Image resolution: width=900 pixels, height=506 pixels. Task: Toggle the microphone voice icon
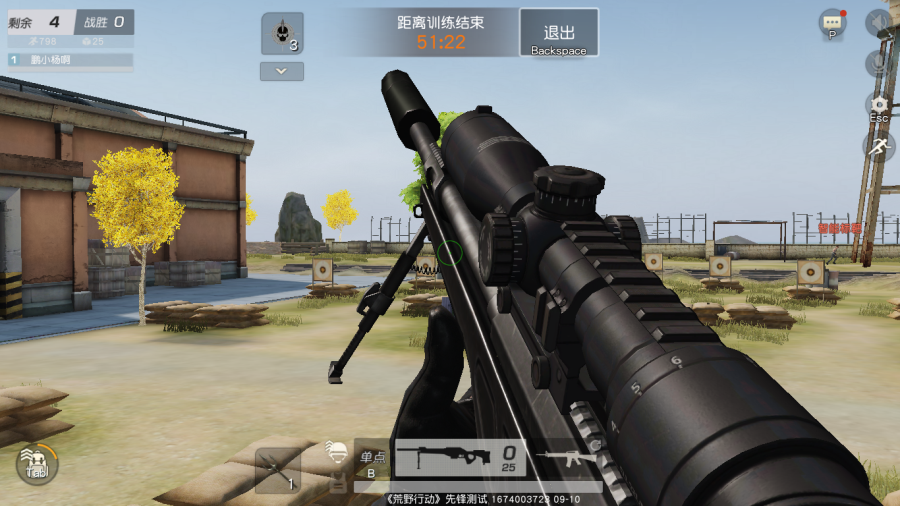878,64
